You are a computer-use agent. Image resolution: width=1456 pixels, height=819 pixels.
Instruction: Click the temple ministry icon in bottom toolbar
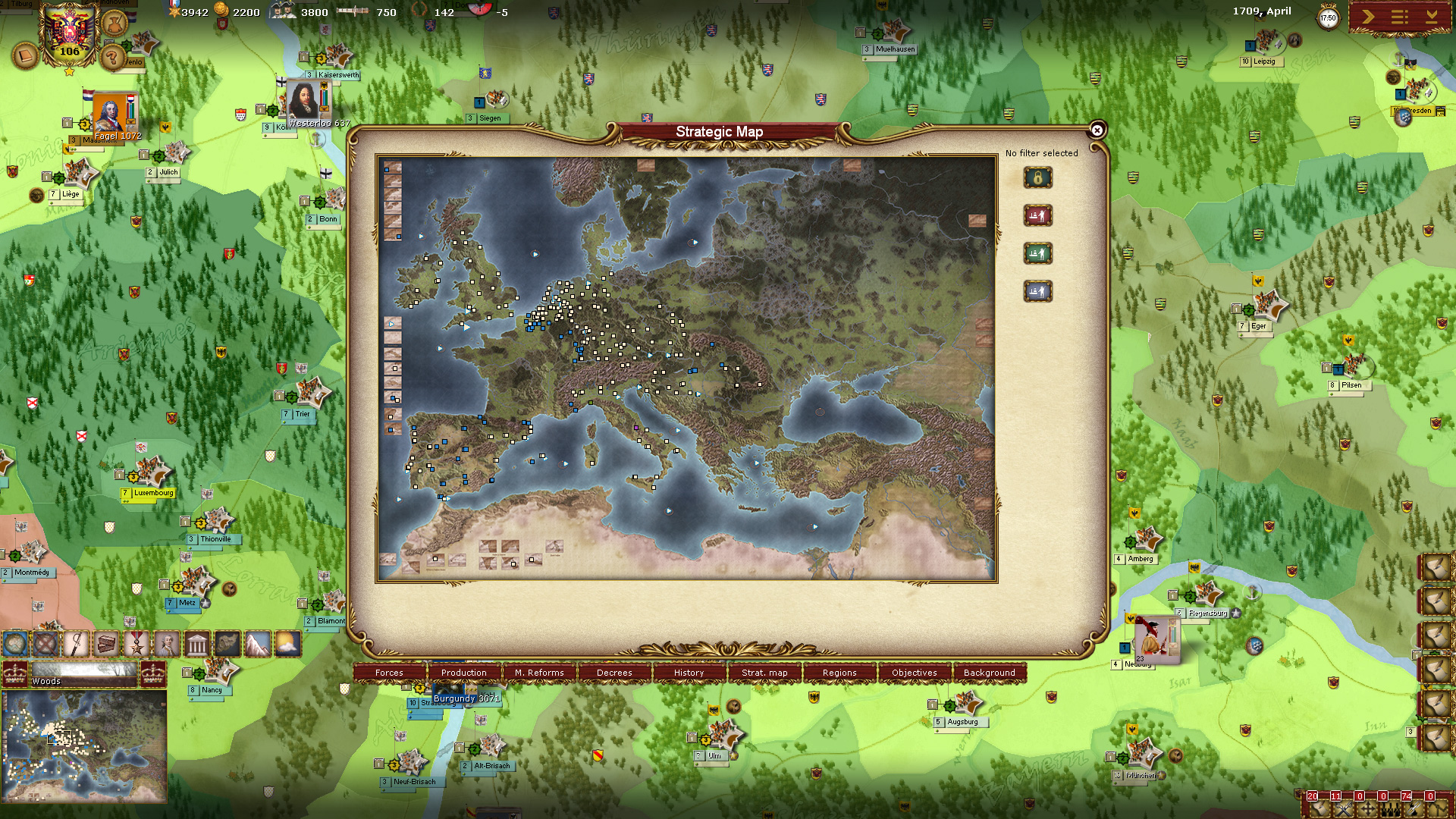click(196, 643)
